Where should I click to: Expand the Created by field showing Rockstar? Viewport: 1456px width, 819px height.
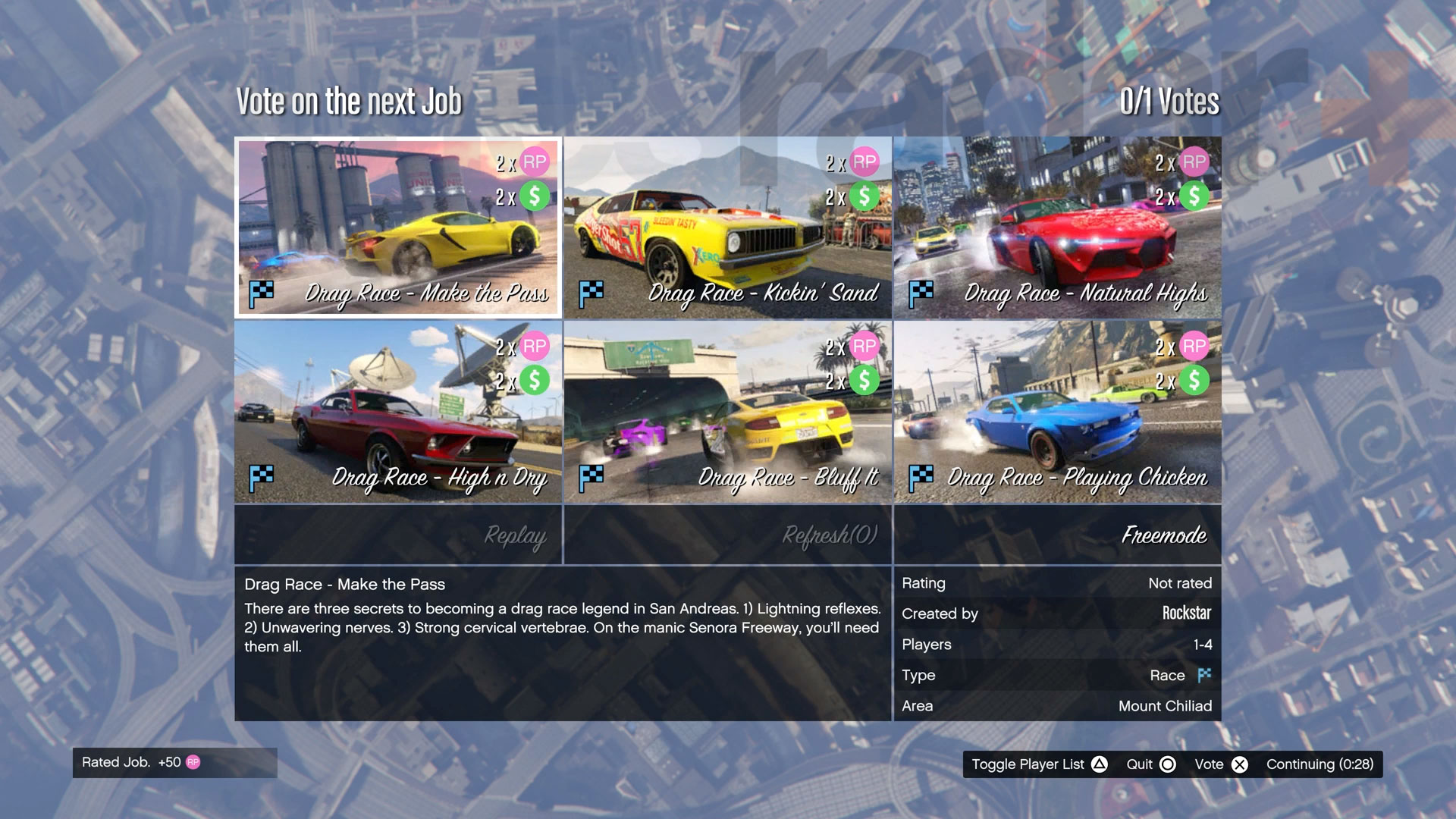pos(1056,613)
